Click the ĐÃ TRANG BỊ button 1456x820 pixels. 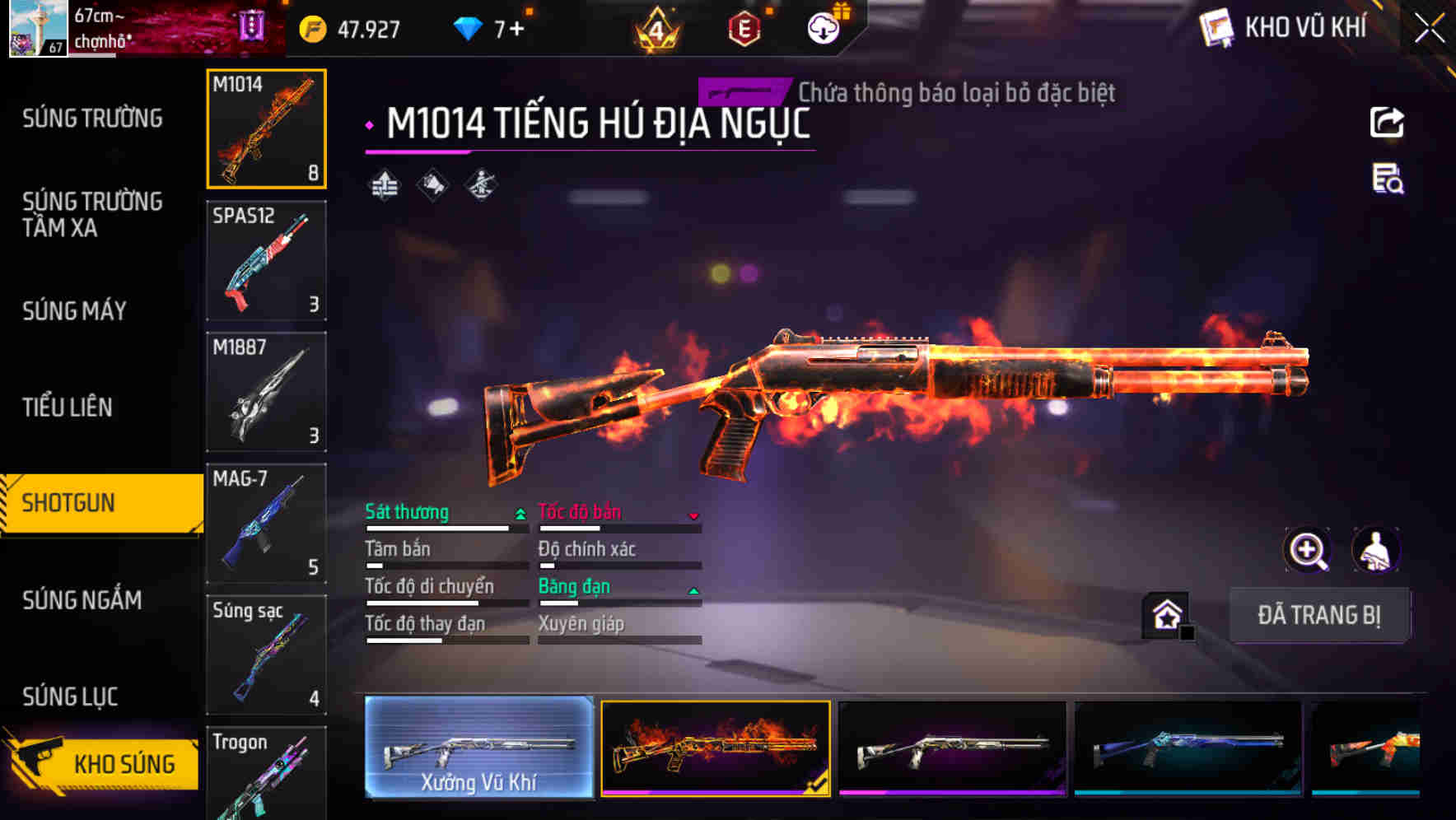1320,616
